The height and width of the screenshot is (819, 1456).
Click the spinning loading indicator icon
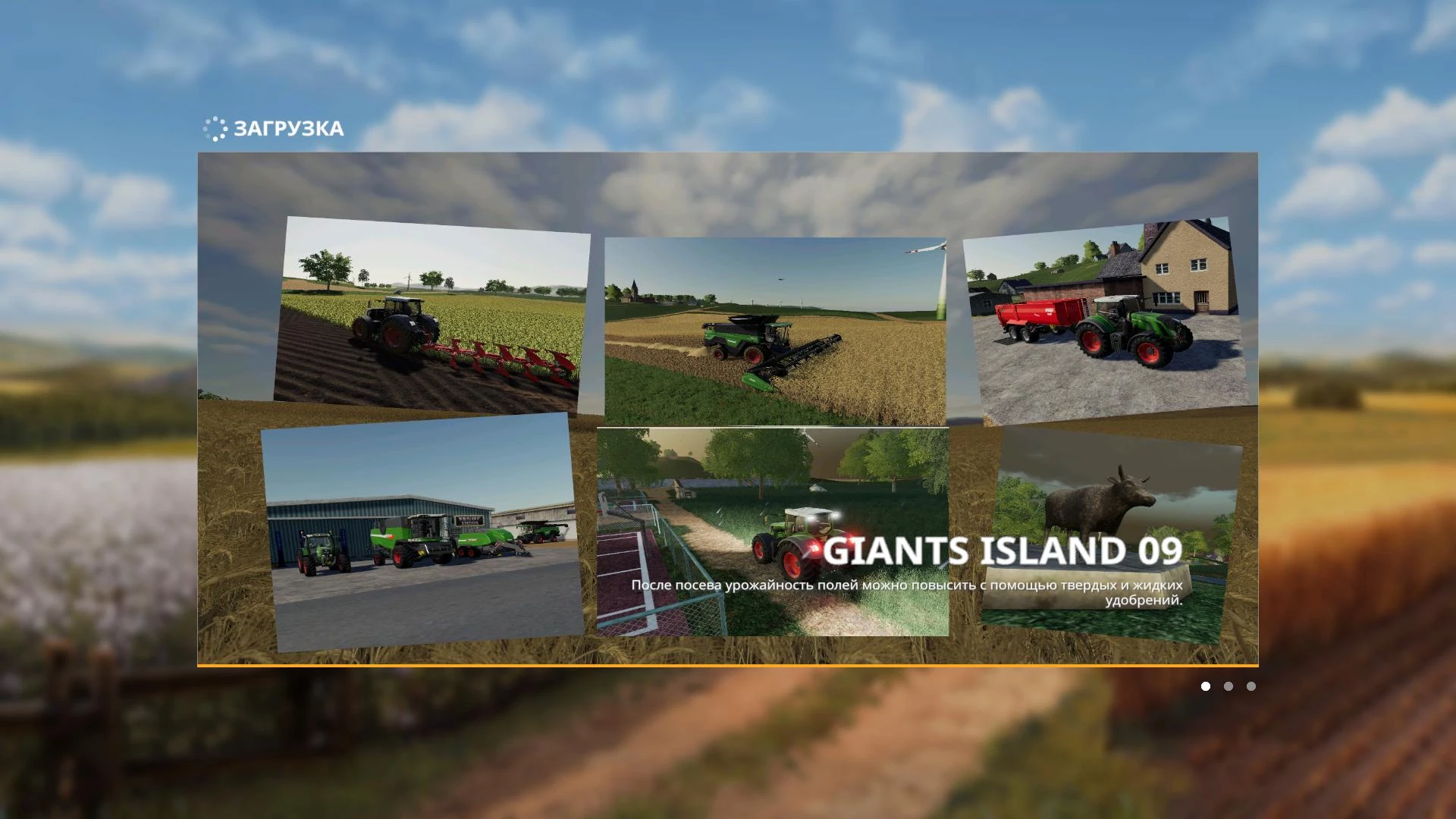[216, 129]
